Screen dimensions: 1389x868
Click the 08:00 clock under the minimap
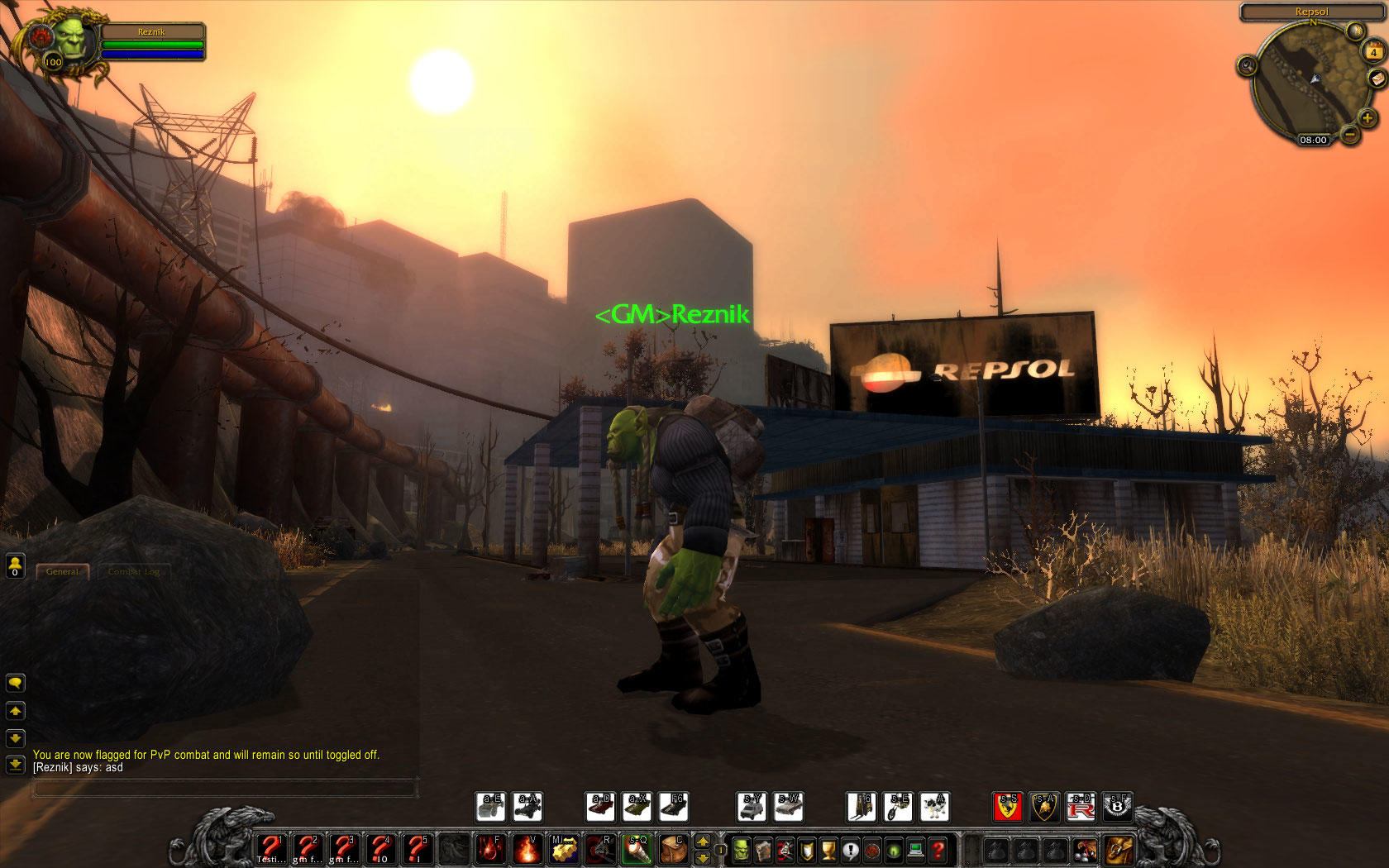(x=1314, y=141)
